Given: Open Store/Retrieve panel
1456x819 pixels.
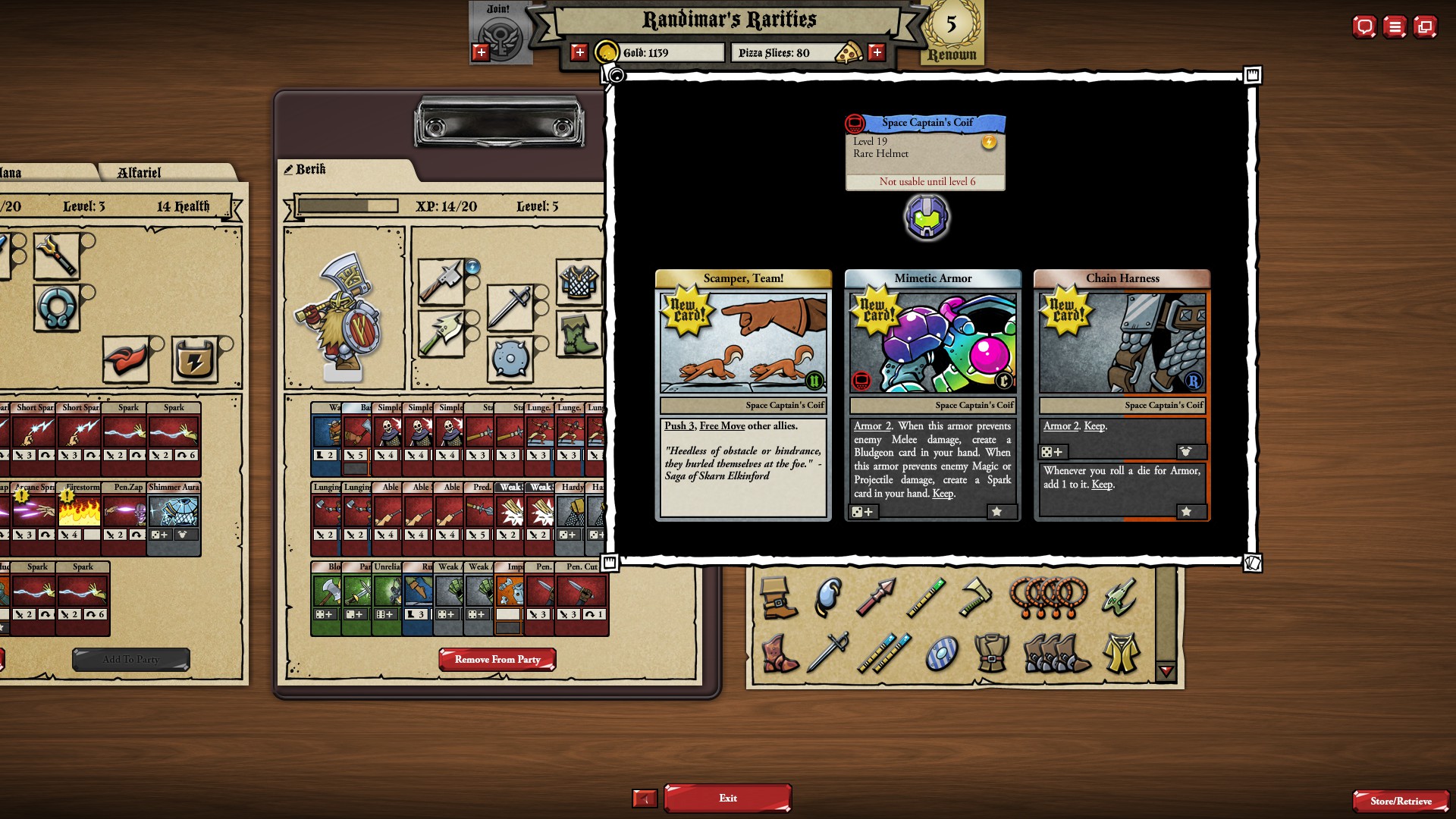Looking at the screenshot, I should click(x=1400, y=801).
